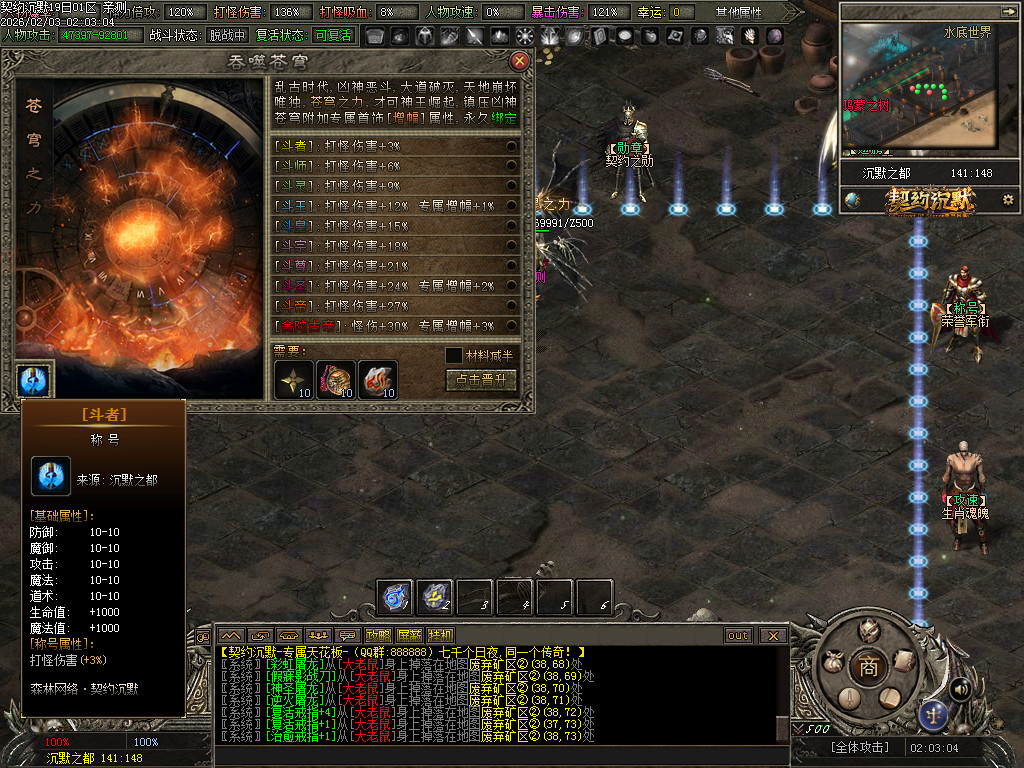Image resolution: width=1024 pixels, height=768 pixels.
Task: Click the star shuriken material slot
Action: click(295, 379)
